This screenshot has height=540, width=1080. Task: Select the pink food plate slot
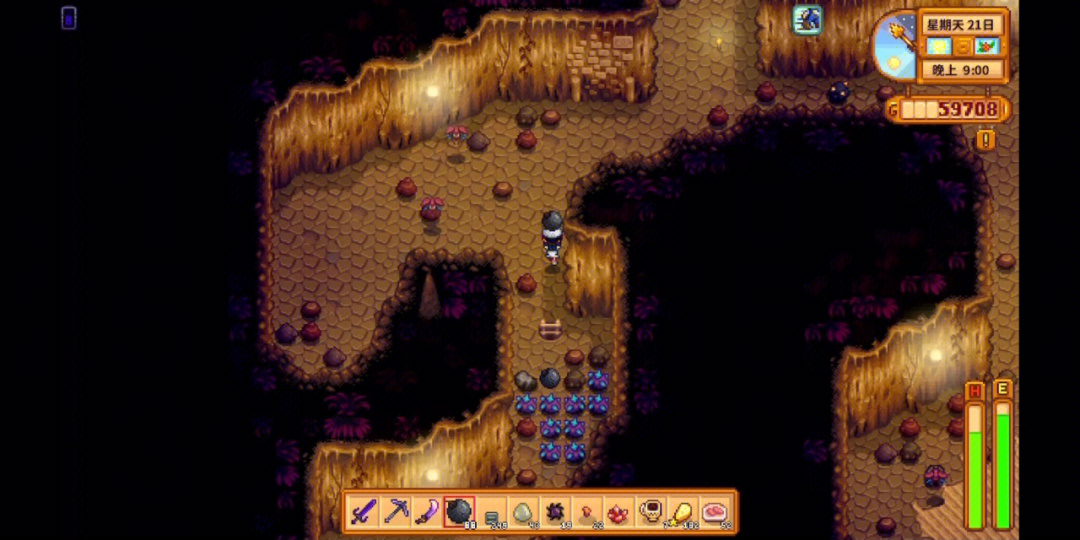tap(715, 513)
